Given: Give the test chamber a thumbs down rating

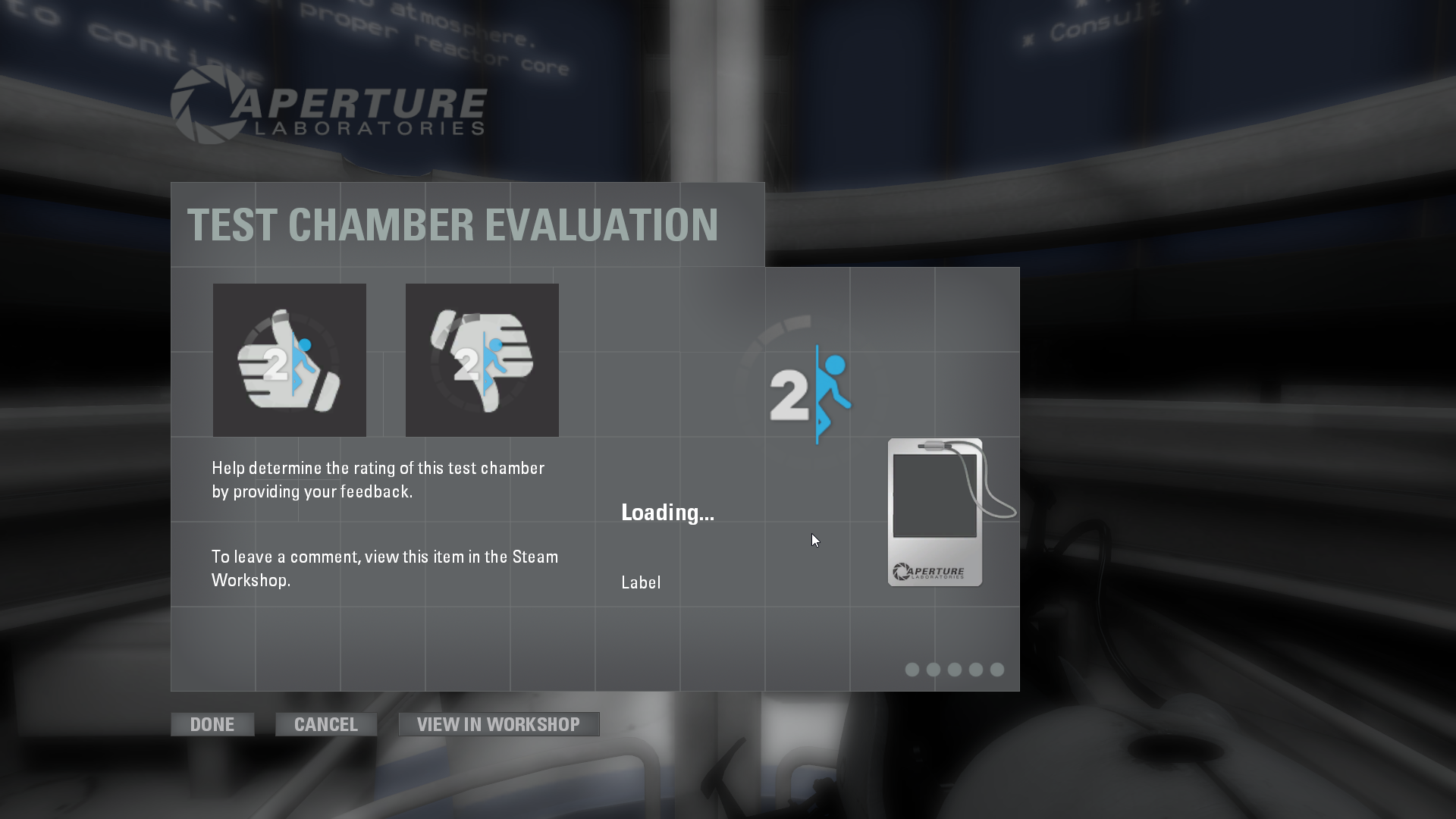Looking at the screenshot, I should 482,359.
